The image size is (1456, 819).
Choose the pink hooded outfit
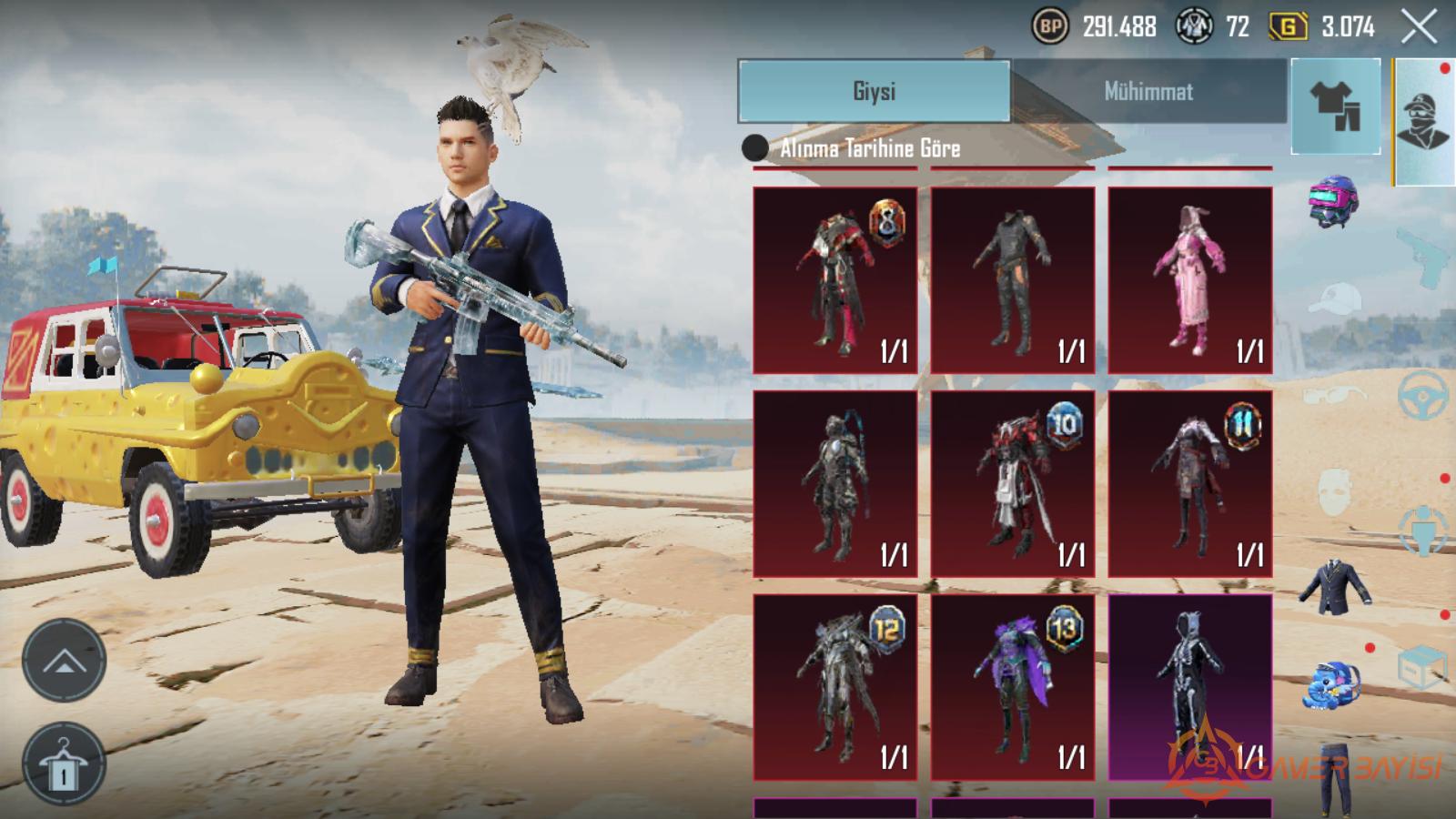(x=1190, y=280)
